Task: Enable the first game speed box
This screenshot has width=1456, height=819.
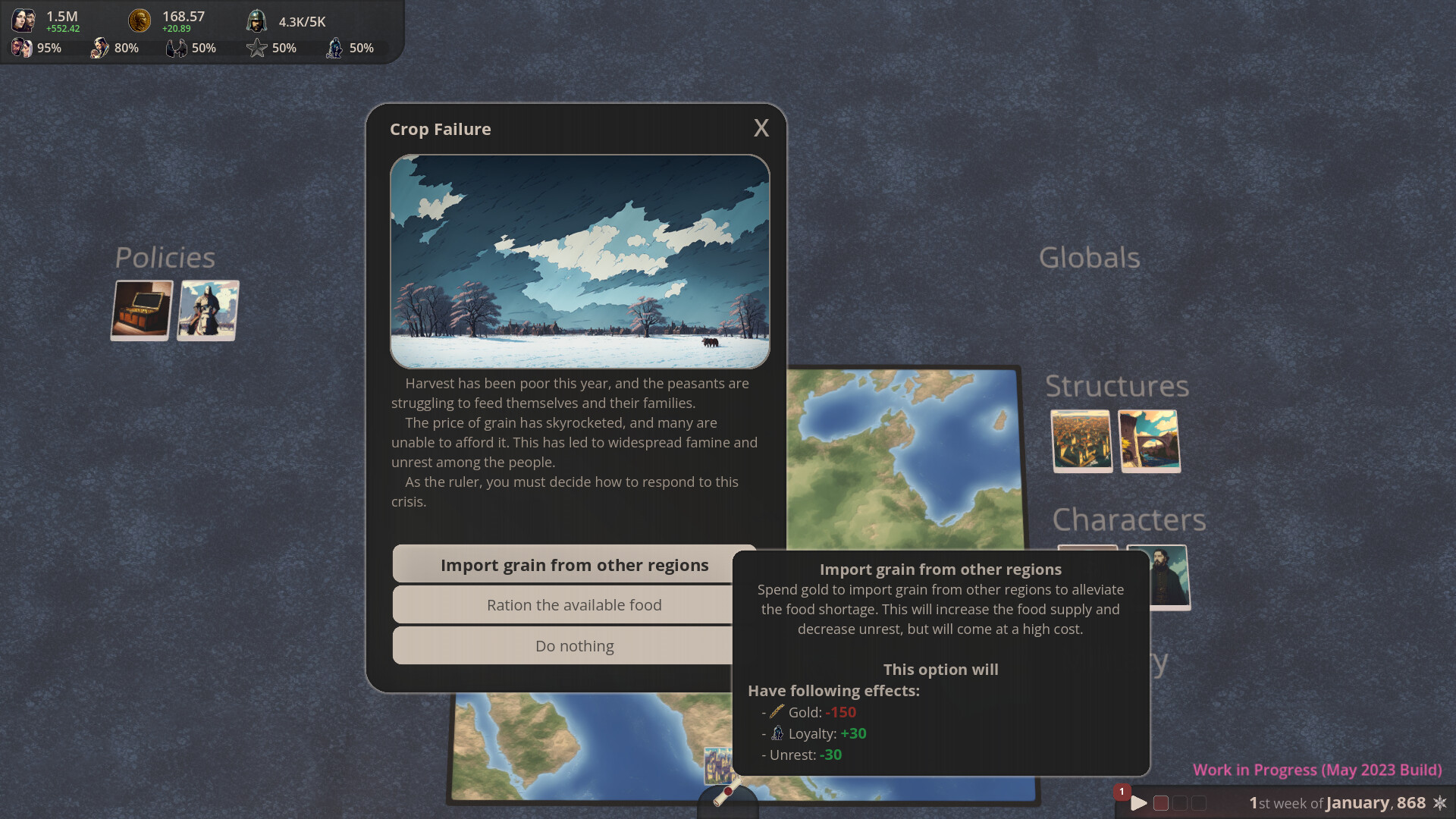Action: click(1159, 801)
